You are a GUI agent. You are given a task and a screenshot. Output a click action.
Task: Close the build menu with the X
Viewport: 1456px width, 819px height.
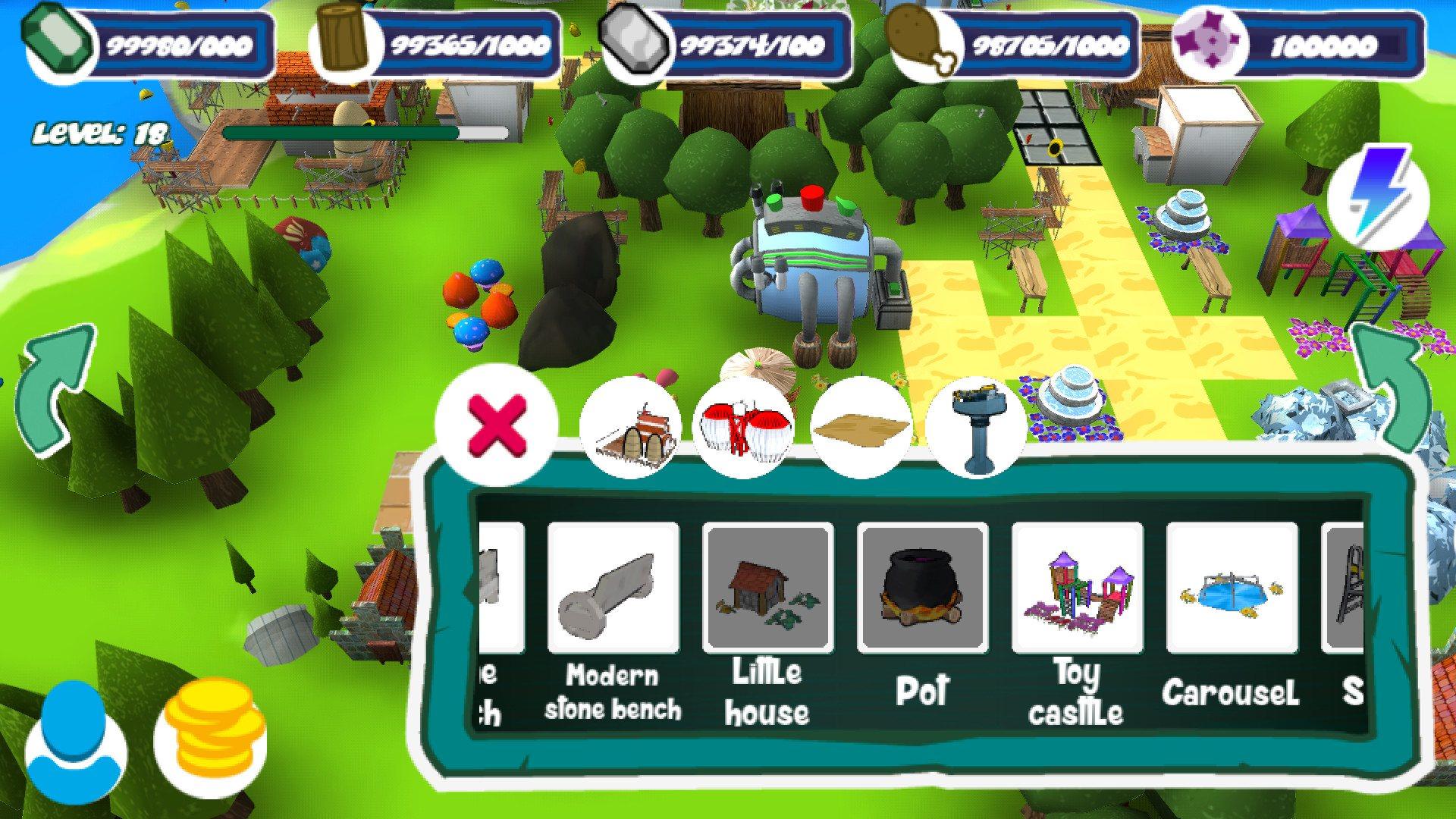point(497,425)
